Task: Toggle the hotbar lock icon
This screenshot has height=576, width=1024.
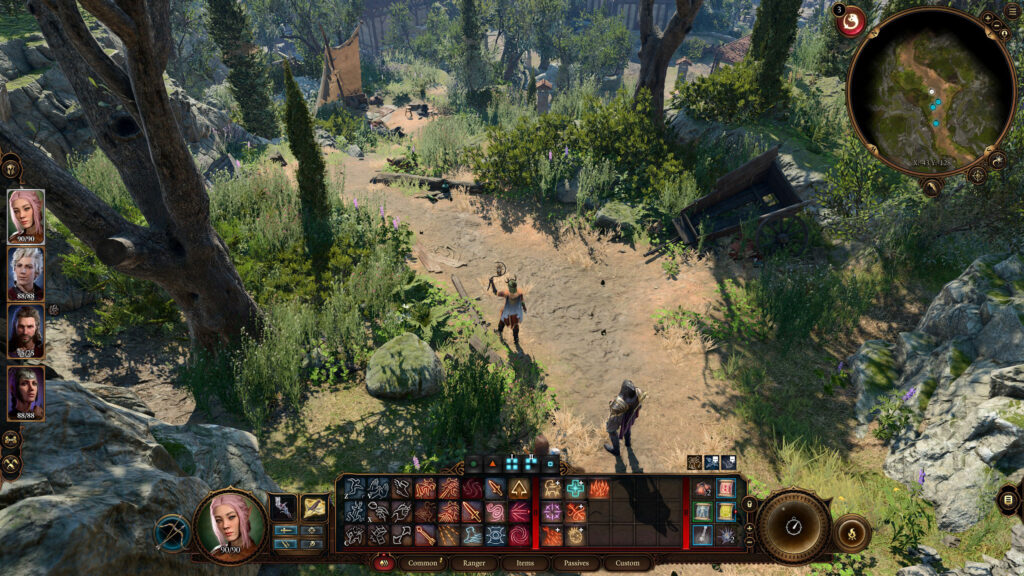Action: 747,503
